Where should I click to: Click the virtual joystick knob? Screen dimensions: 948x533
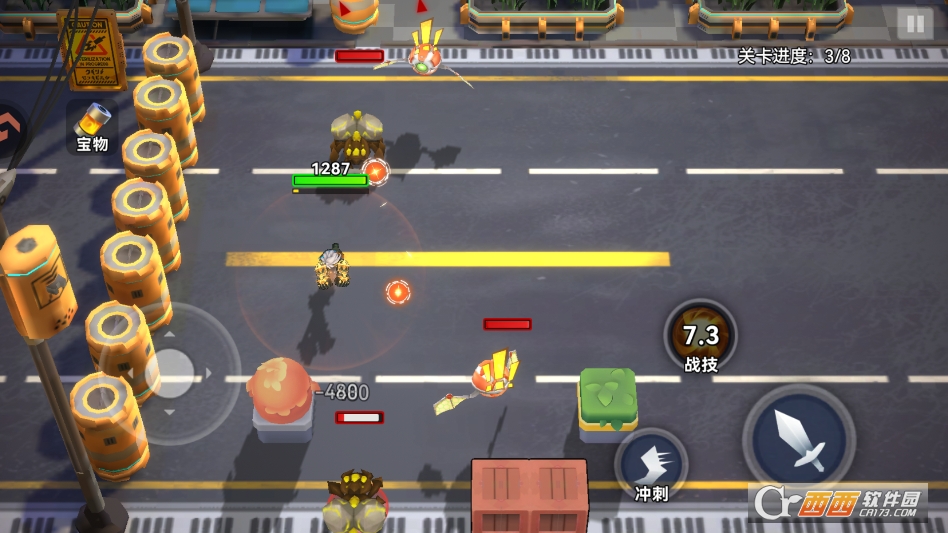pos(168,374)
